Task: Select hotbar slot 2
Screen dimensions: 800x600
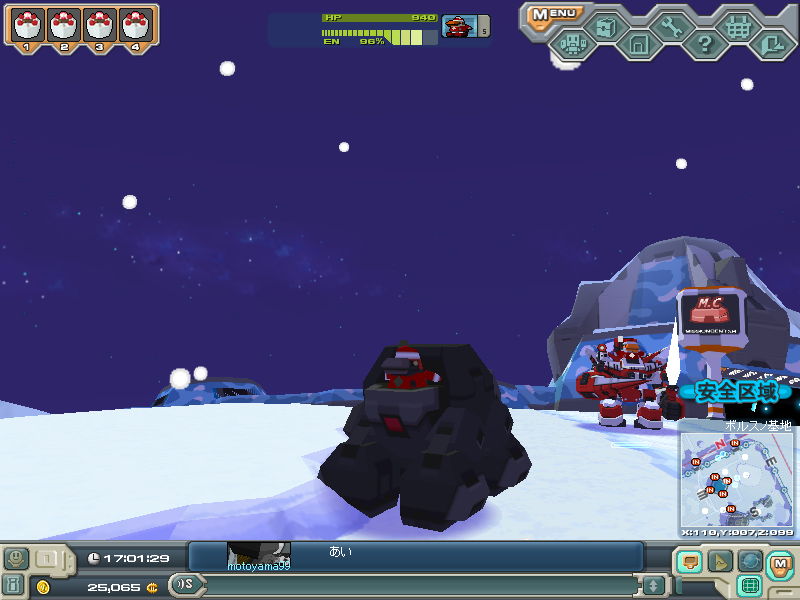Action: coord(63,26)
